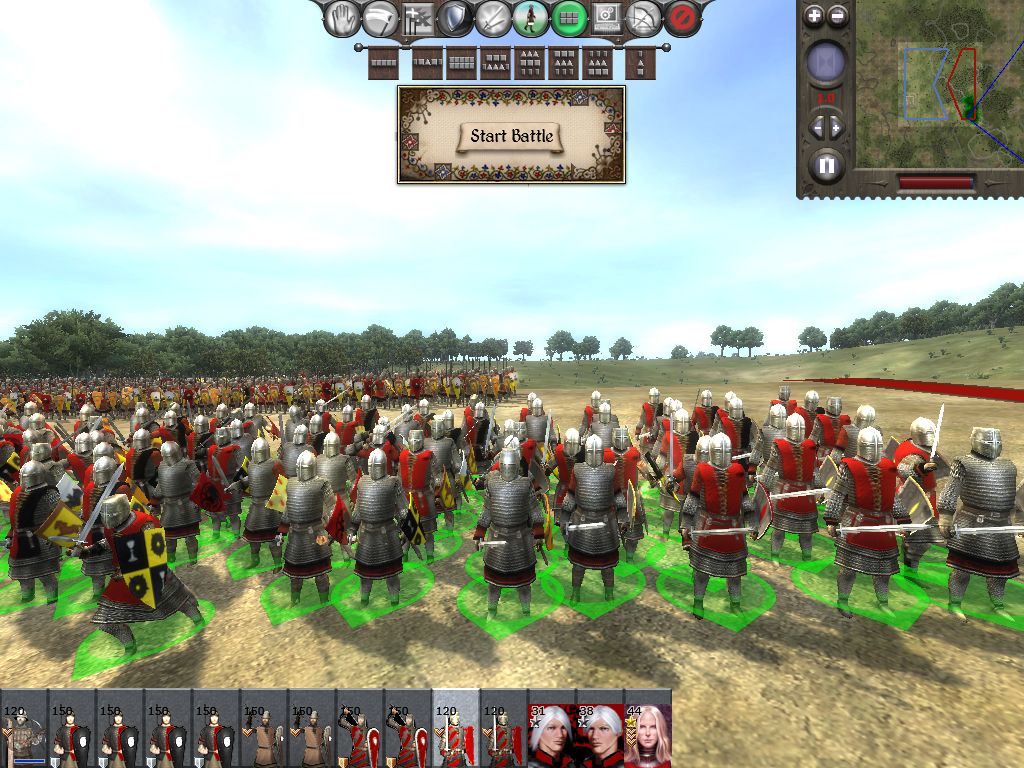Toggle the green run mode icon
This screenshot has height=768, width=1024.
[x=531, y=17]
